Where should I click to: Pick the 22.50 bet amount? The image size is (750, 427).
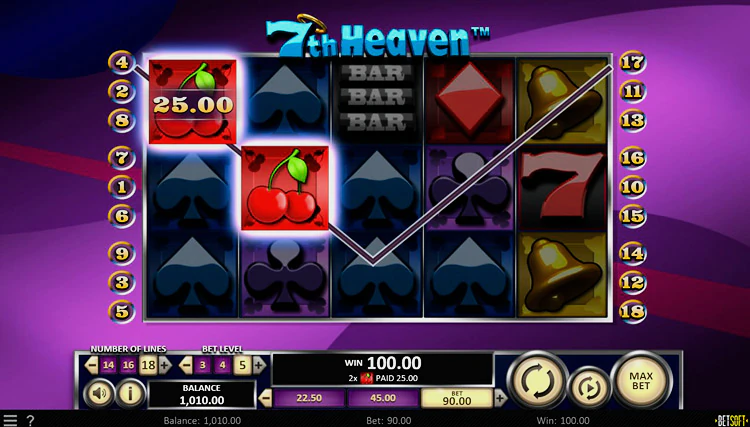tap(309, 399)
